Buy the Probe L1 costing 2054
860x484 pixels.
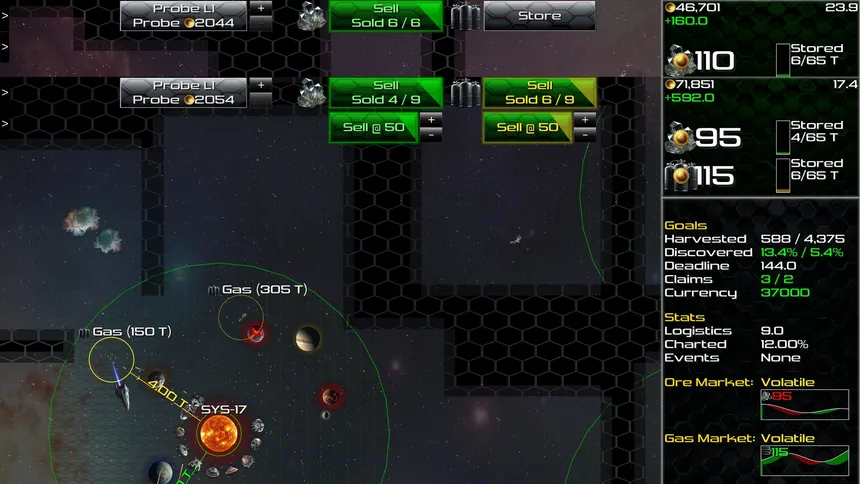click(x=182, y=93)
